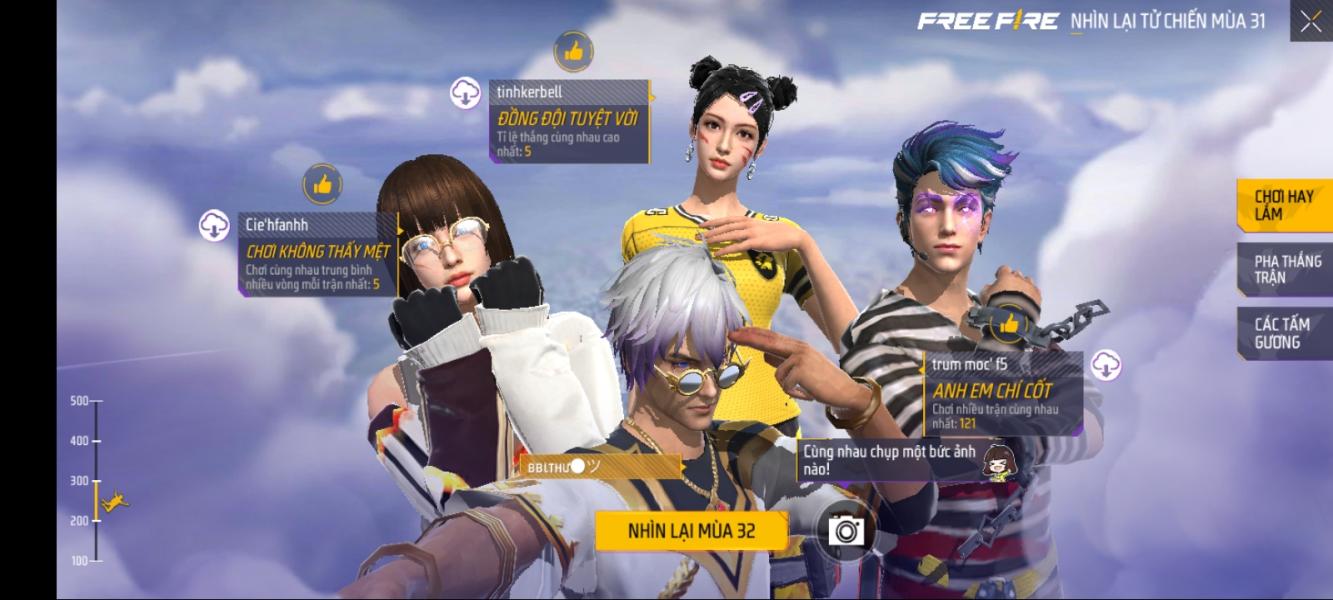Tap the cloud icon next to trum moc' f5
The height and width of the screenshot is (600, 1333).
tap(1106, 365)
